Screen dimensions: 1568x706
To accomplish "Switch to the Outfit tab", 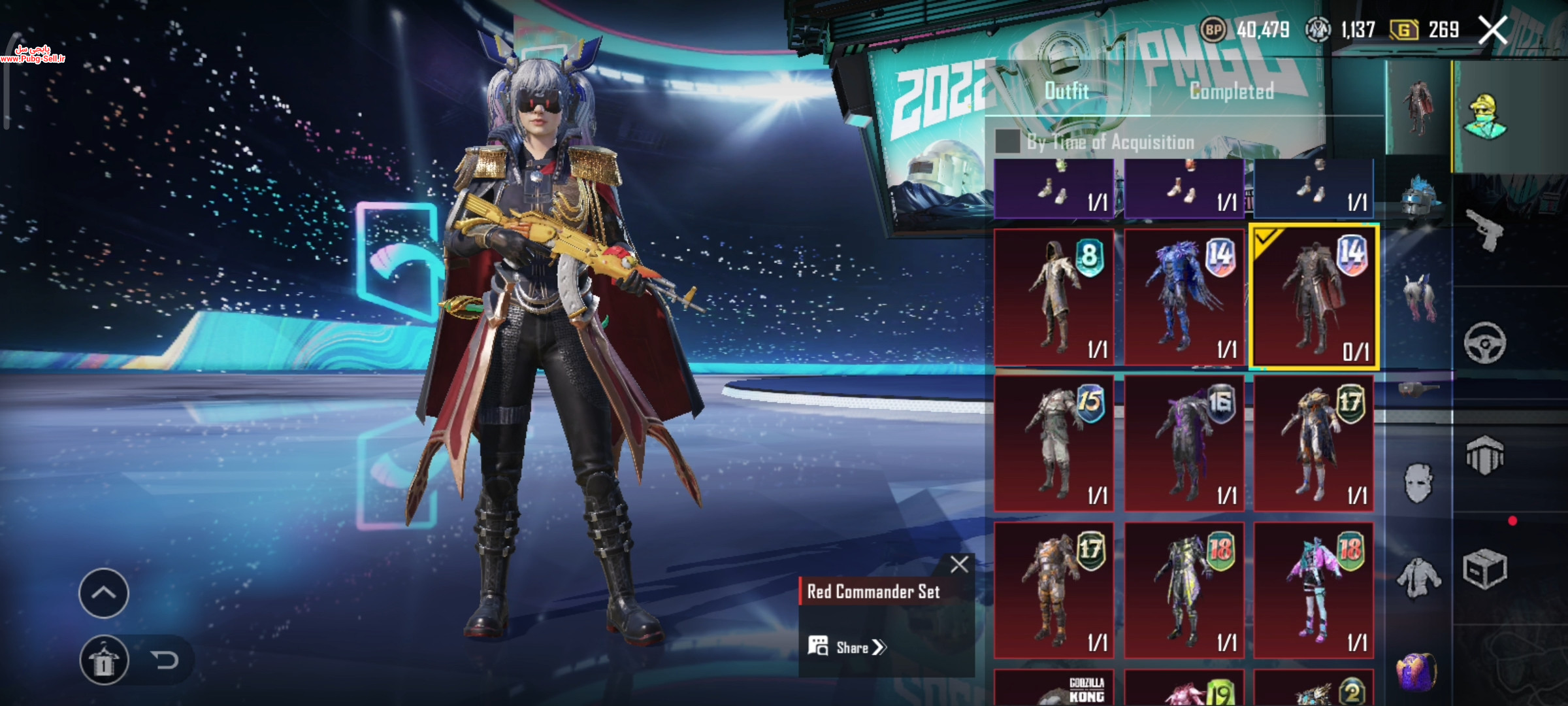I will pyautogui.click(x=1066, y=92).
